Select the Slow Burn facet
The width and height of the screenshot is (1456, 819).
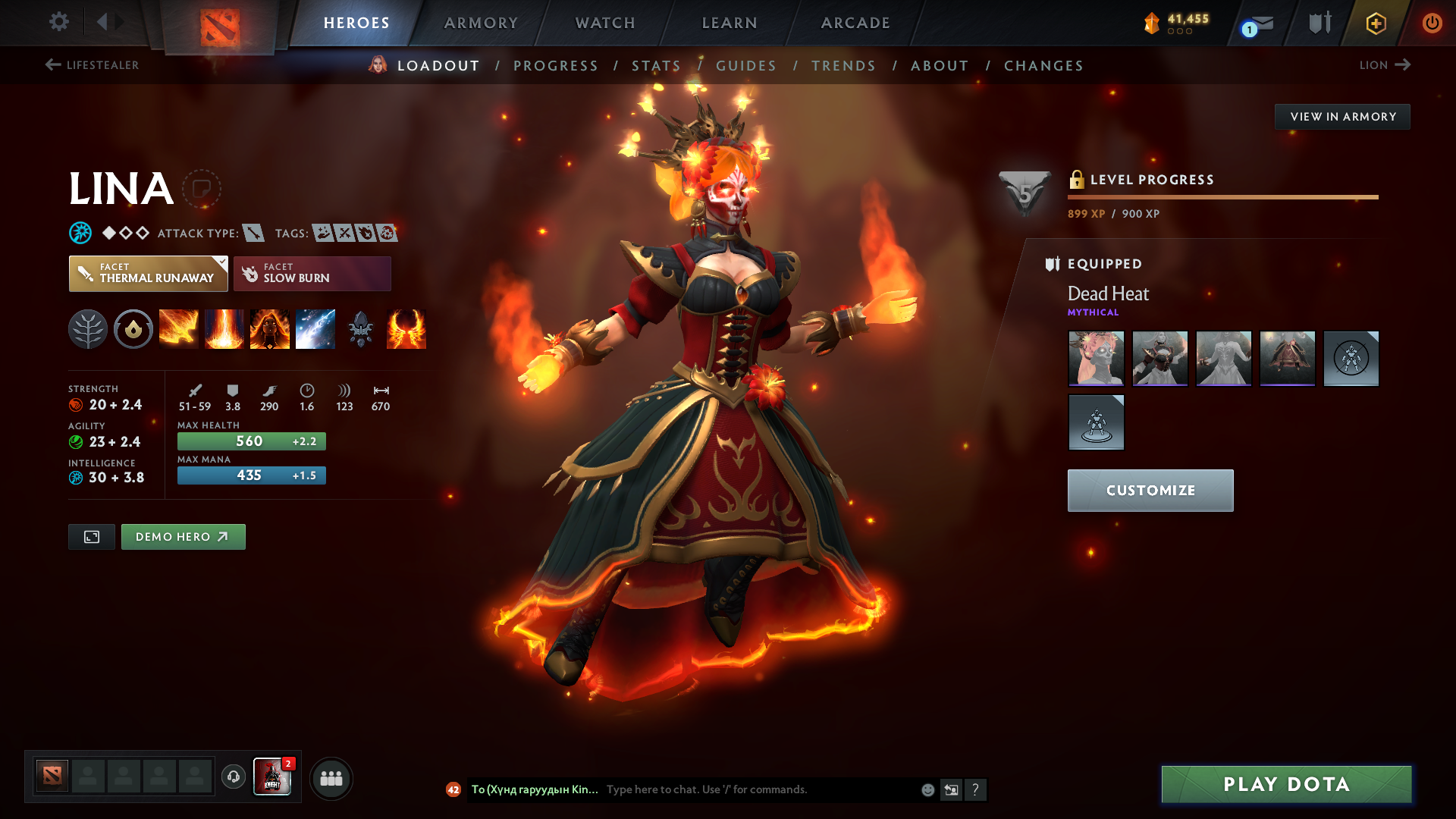[312, 274]
